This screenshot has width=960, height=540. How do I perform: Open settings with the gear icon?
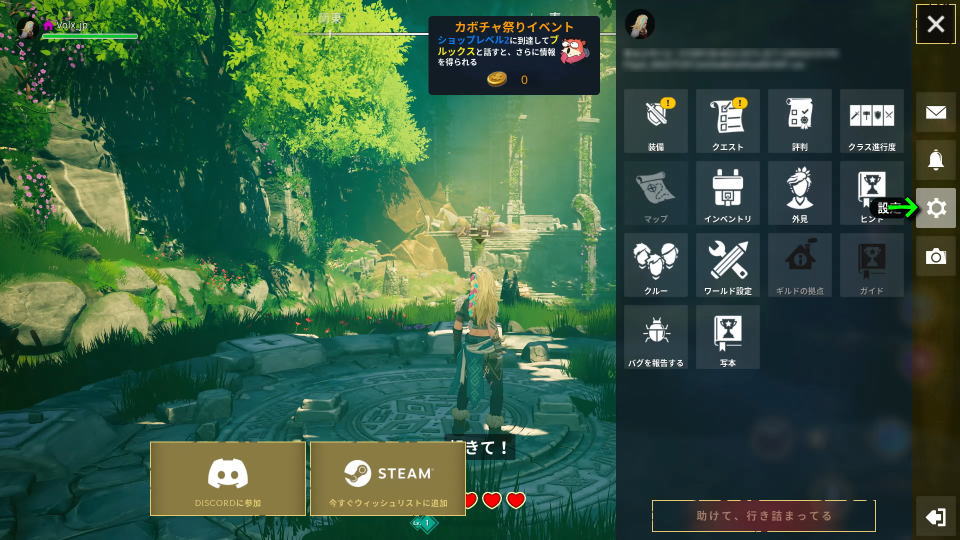tap(936, 208)
